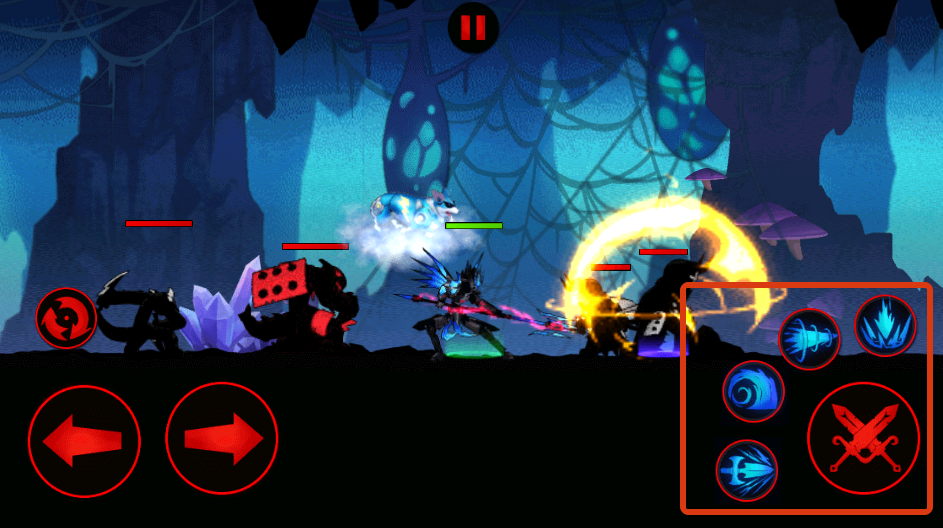943x528 pixels.
Task: Pause the game with the pause button
Action: tap(473, 27)
